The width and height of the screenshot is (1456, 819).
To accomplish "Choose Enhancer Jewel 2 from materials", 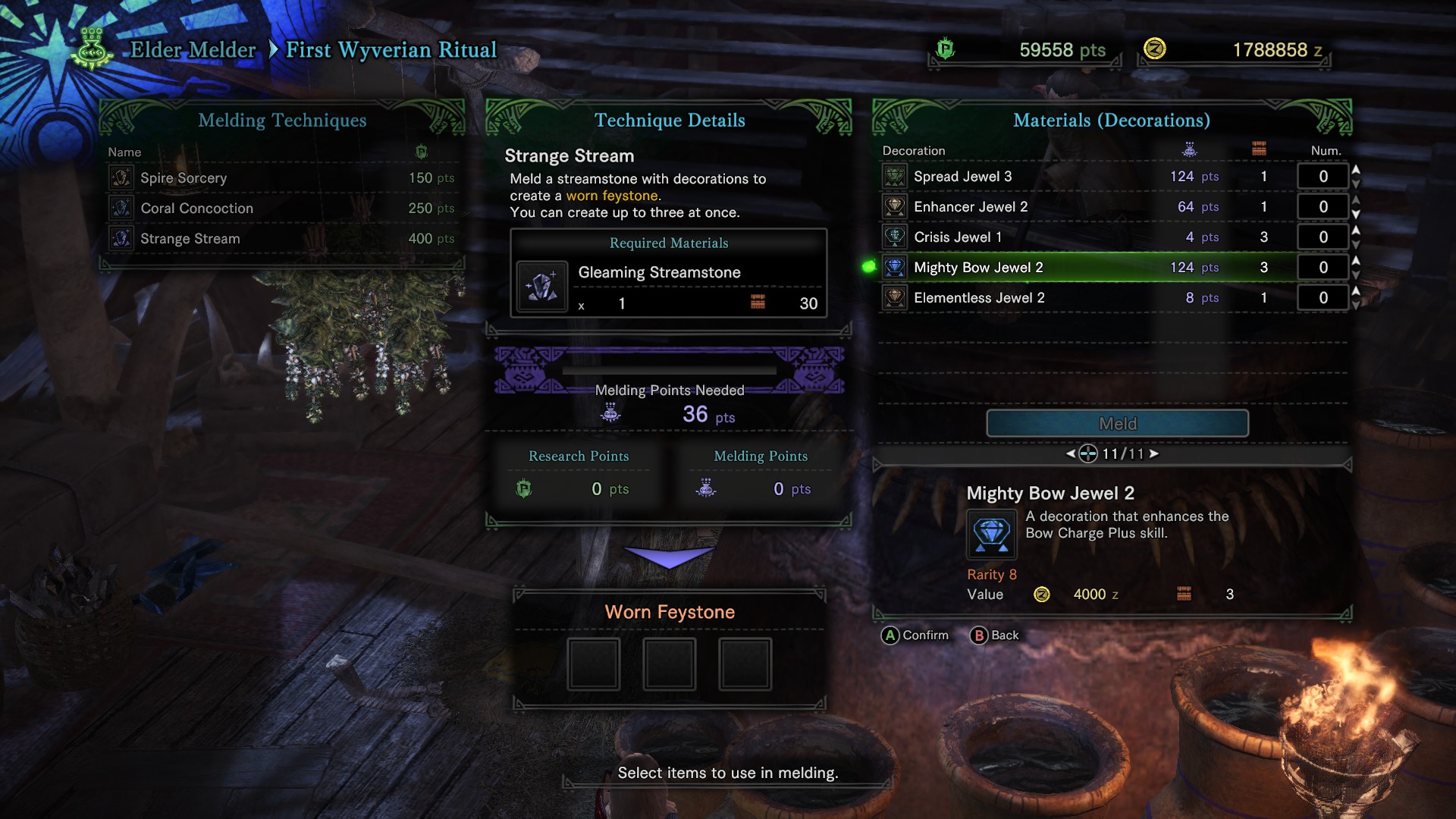I will (1062, 207).
